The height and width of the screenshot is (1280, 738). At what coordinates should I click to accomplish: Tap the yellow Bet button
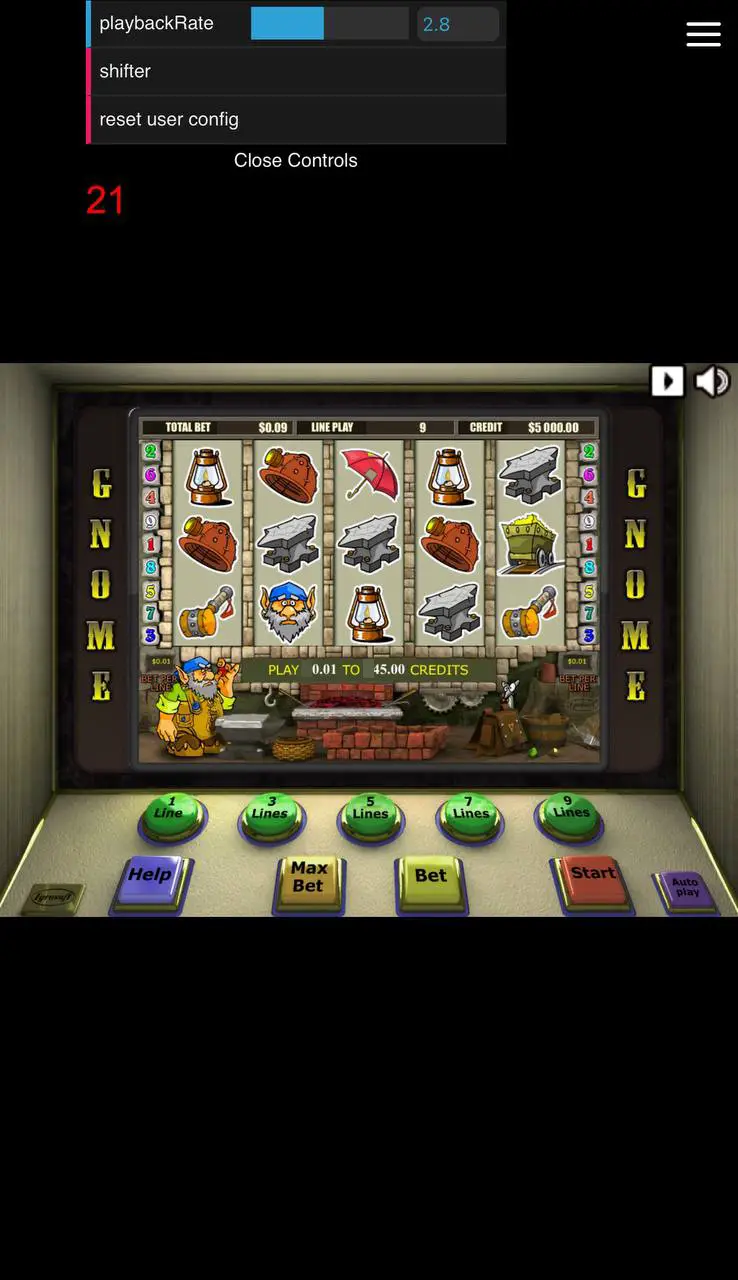[x=430, y=878]
